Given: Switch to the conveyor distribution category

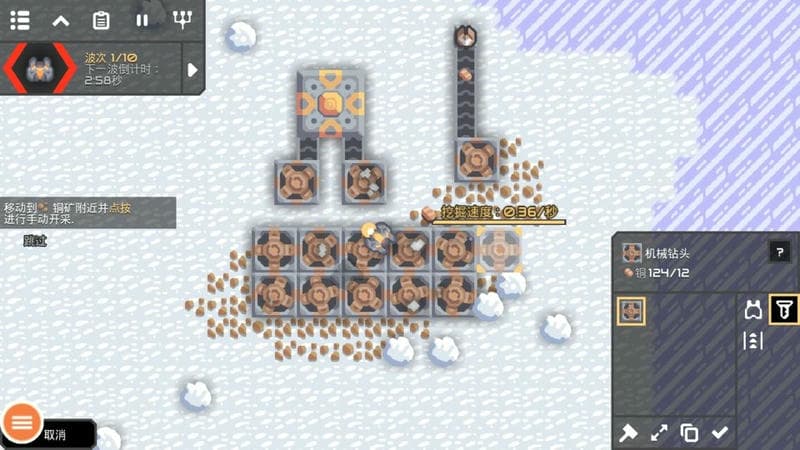Looking at the screenshot, I should pyautogui.click(x=754, y=341).
